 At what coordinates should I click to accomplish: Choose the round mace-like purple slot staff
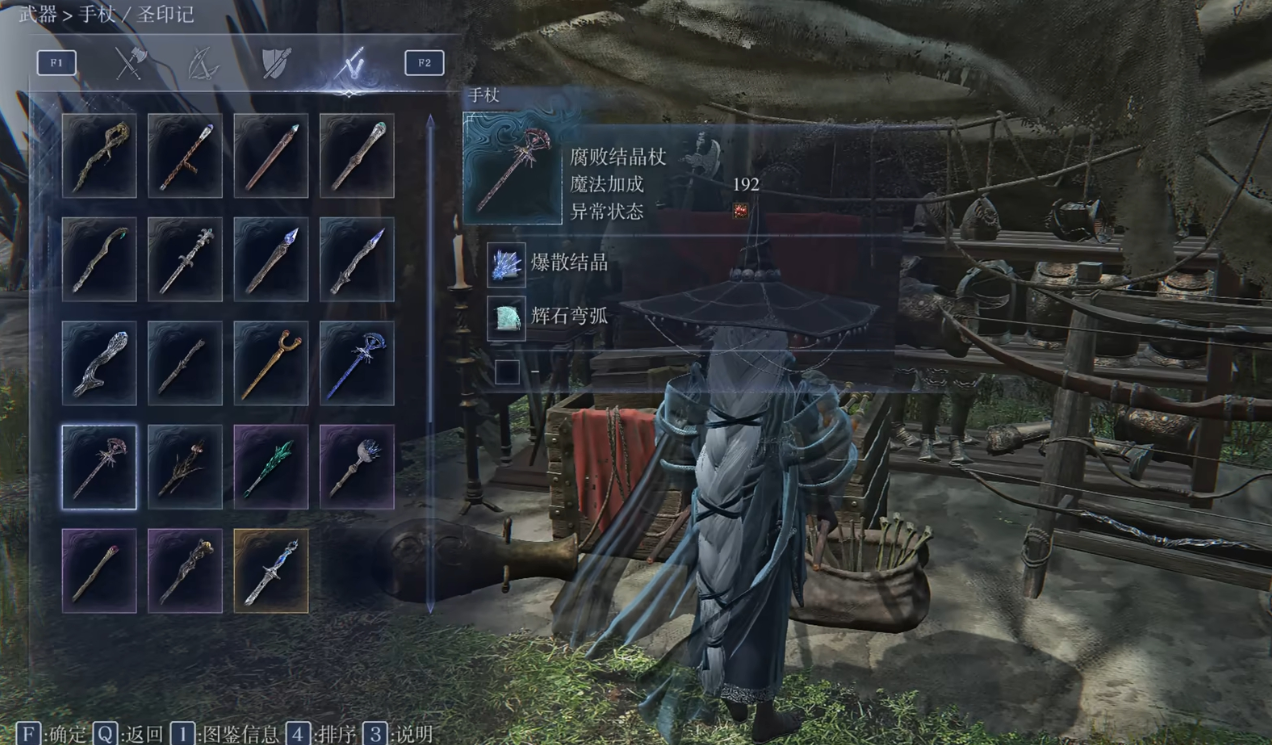[x=357, y=467]
